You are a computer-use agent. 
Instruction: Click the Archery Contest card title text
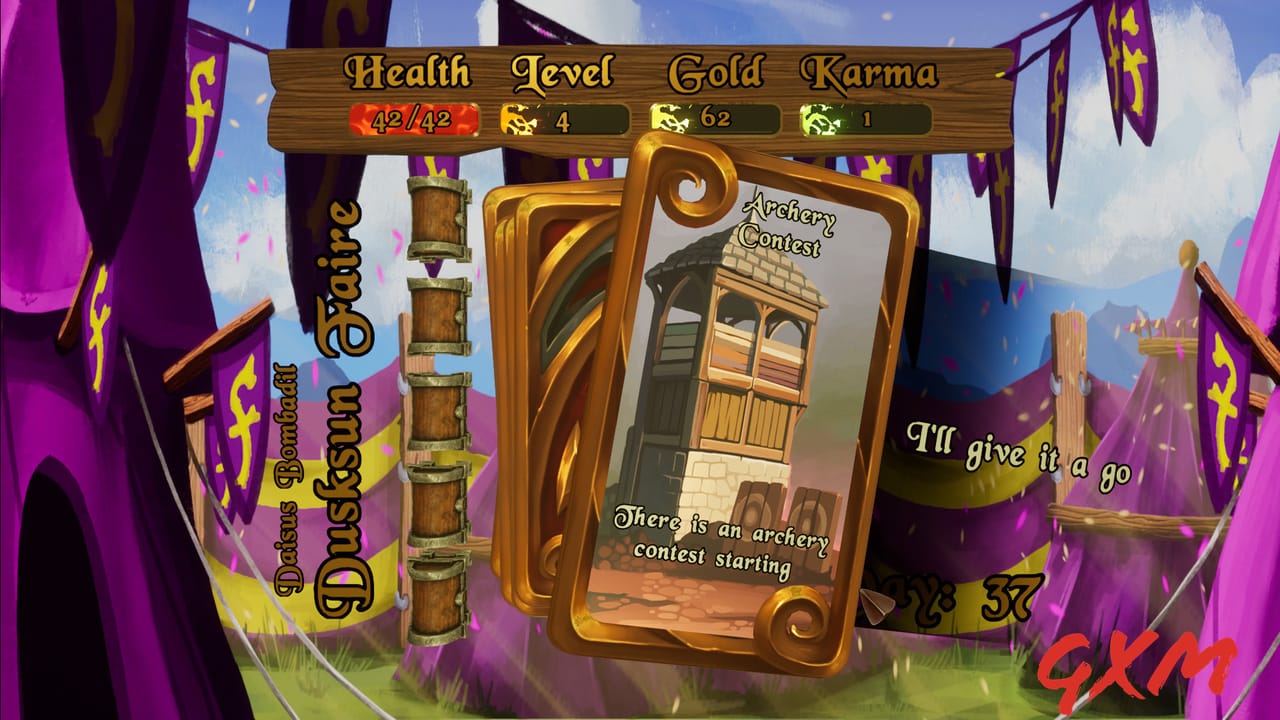tap(787, 227)
